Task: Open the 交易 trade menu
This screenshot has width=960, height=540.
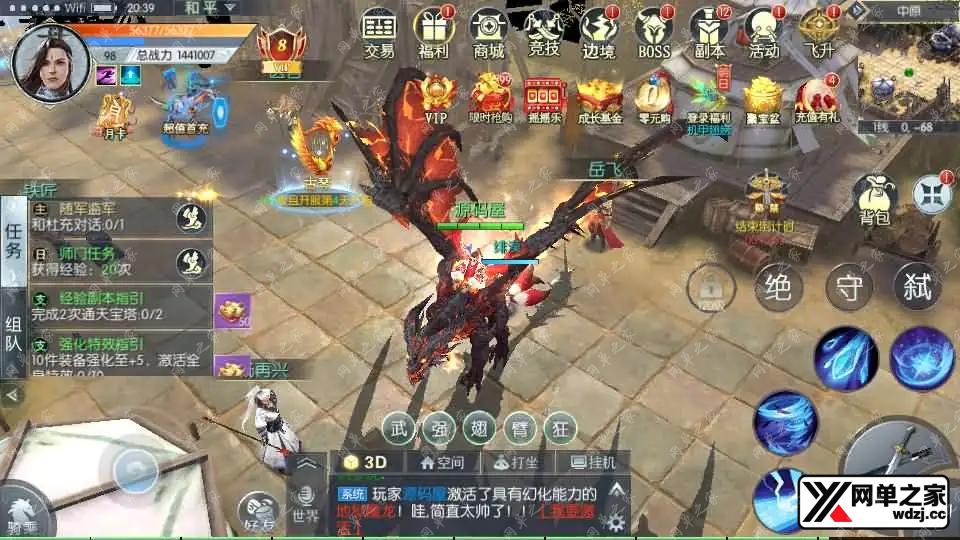Action: click(379, 33)
